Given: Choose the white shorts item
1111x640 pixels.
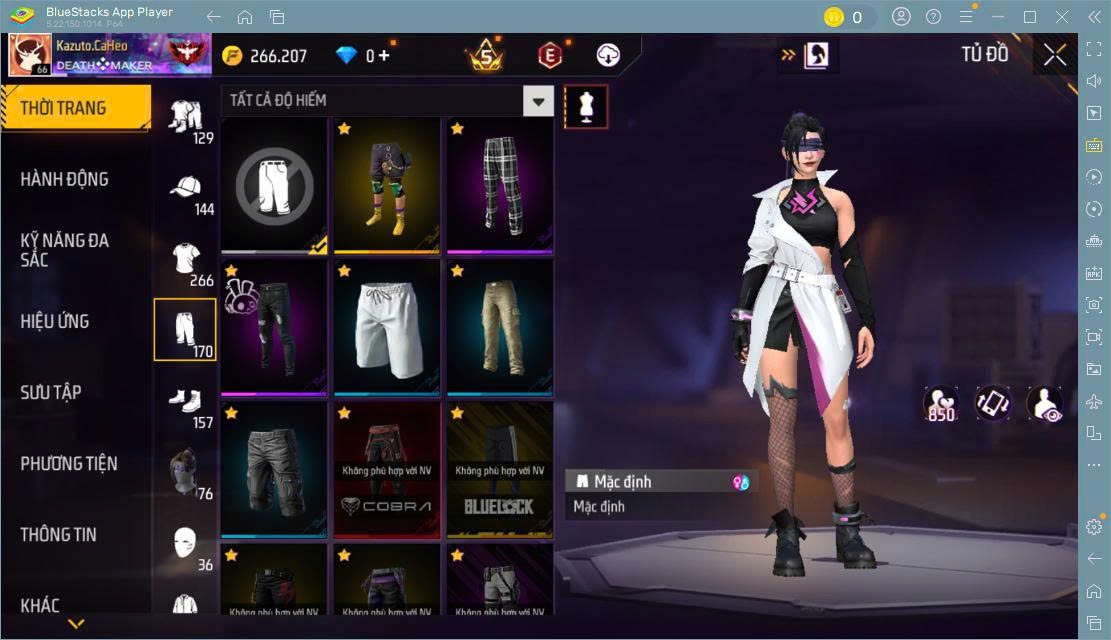Looking at the screenshot, I should pyautogui.click(x=386, y=325).
